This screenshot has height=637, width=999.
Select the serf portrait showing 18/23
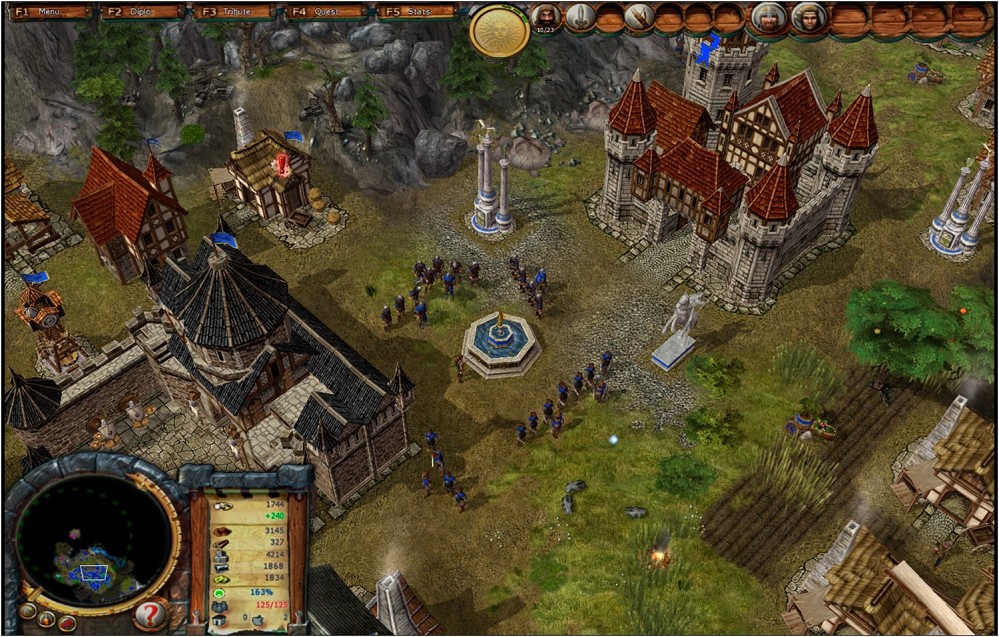545,17
